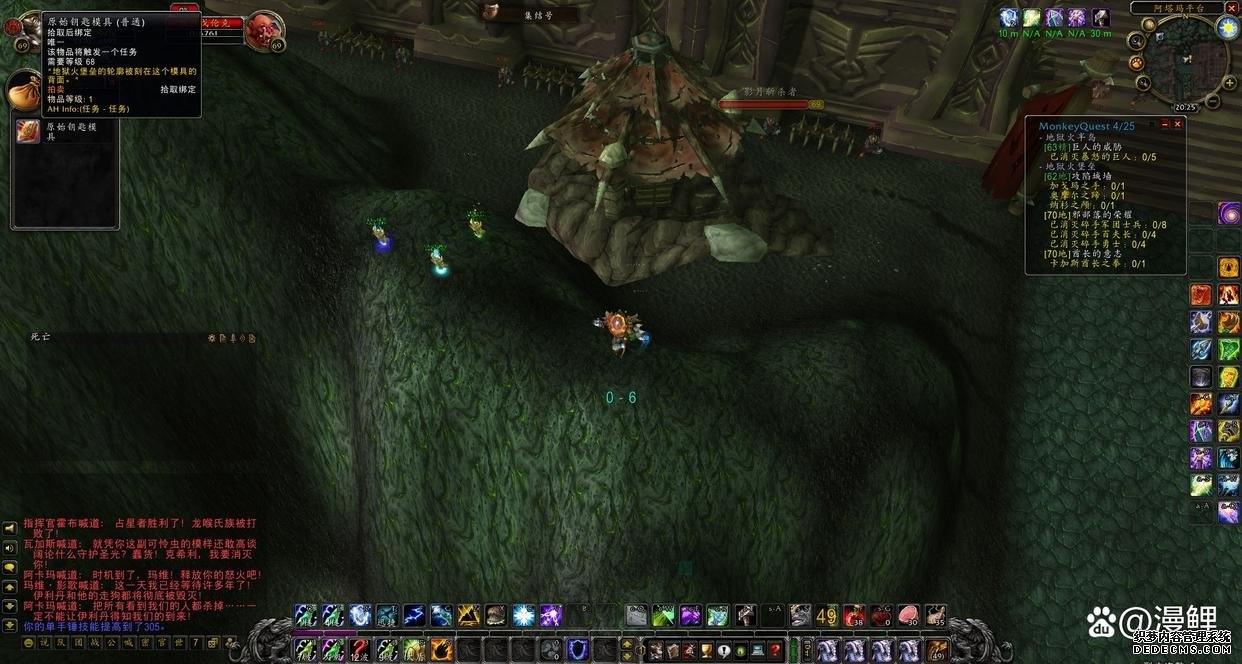Use the meat food item slot
This screenshot has width=1242, height=664.
coord(908,616)
